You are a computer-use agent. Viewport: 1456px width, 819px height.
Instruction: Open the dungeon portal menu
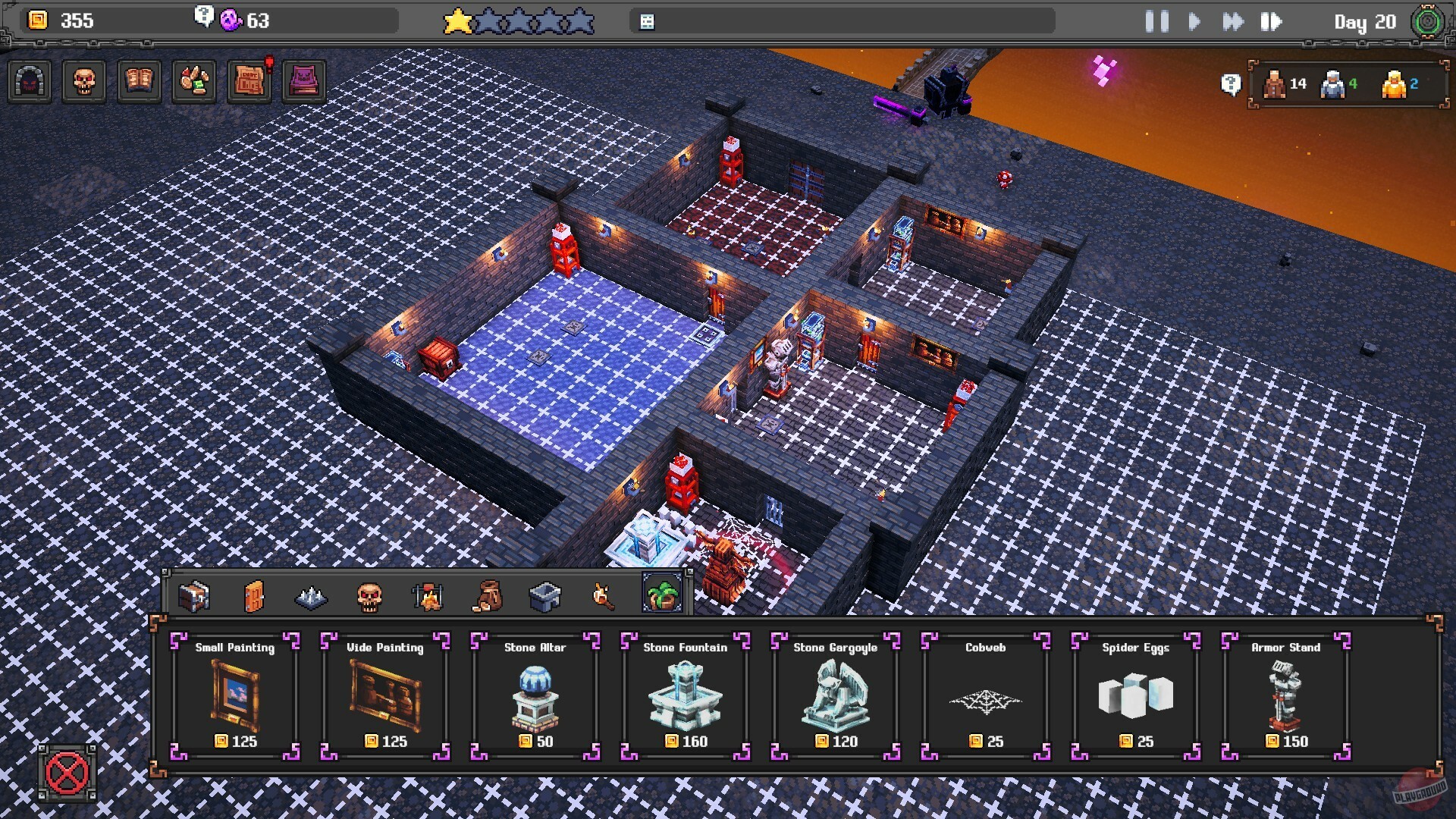pyautogui.click(x=30, y=81)
